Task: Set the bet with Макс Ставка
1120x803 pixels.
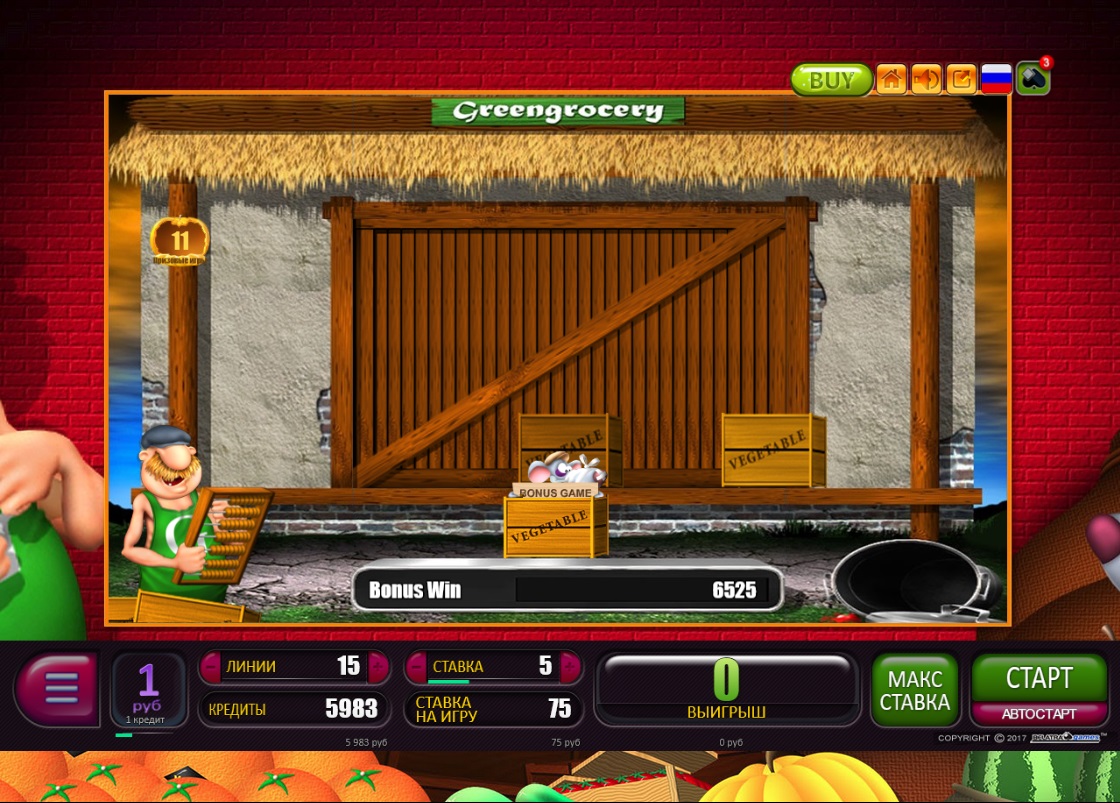Action: coord(914,690)
